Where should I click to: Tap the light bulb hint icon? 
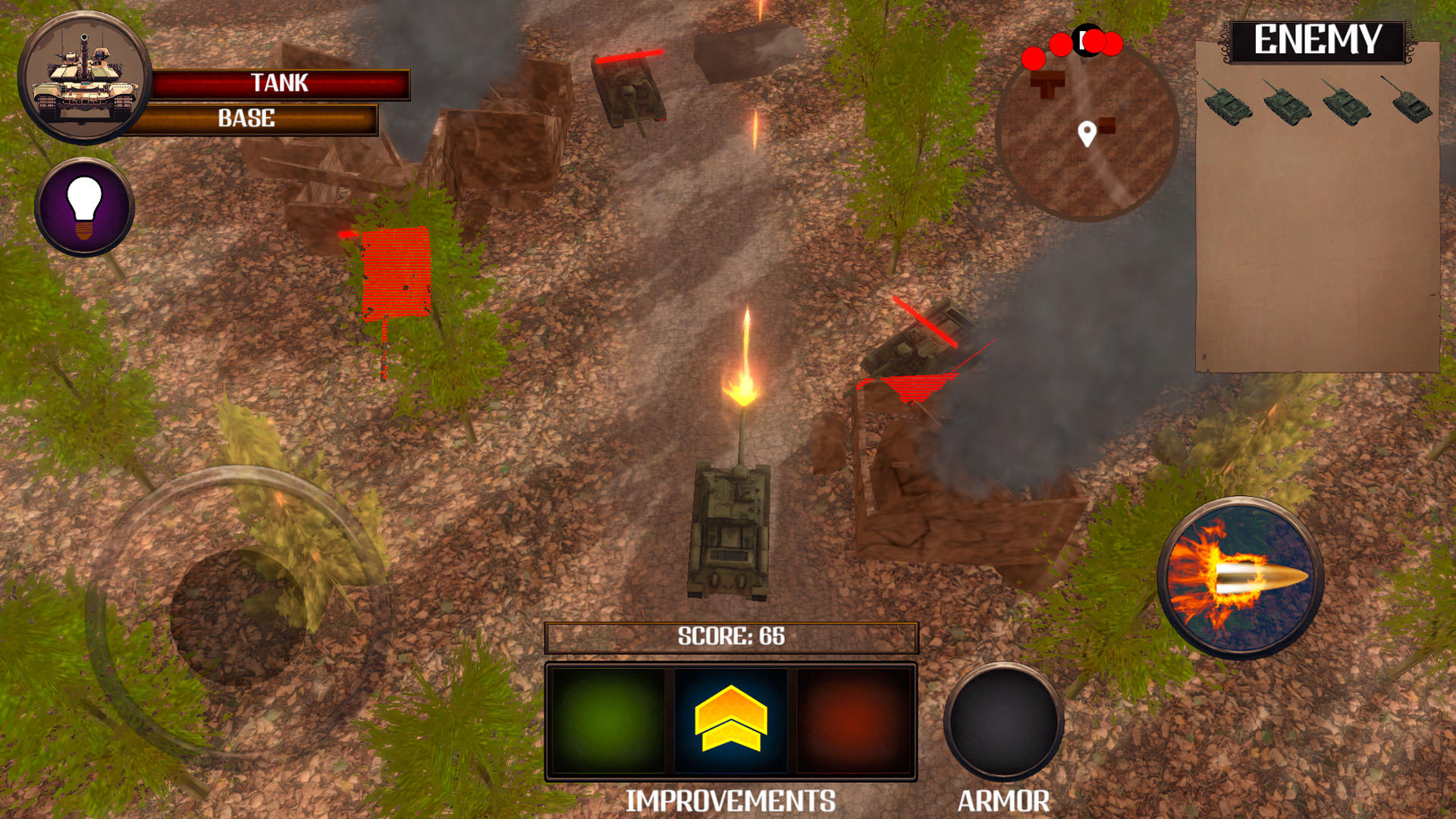[x=86, y=209]
